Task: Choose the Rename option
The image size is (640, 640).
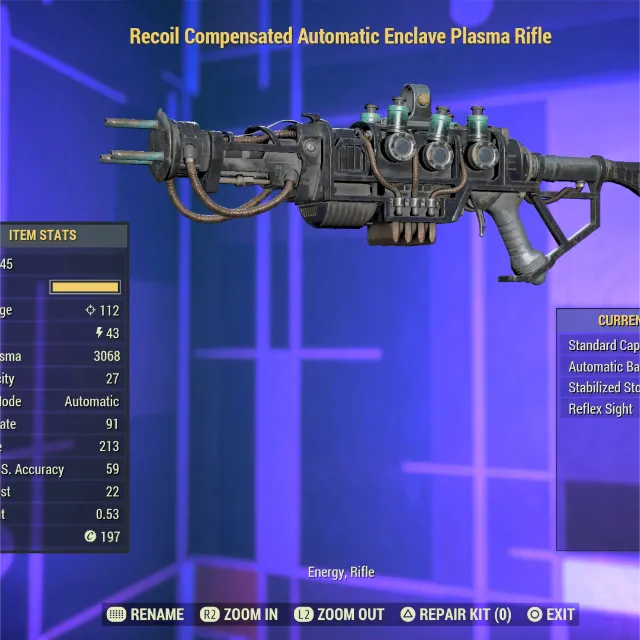Action: click(145, 615)
